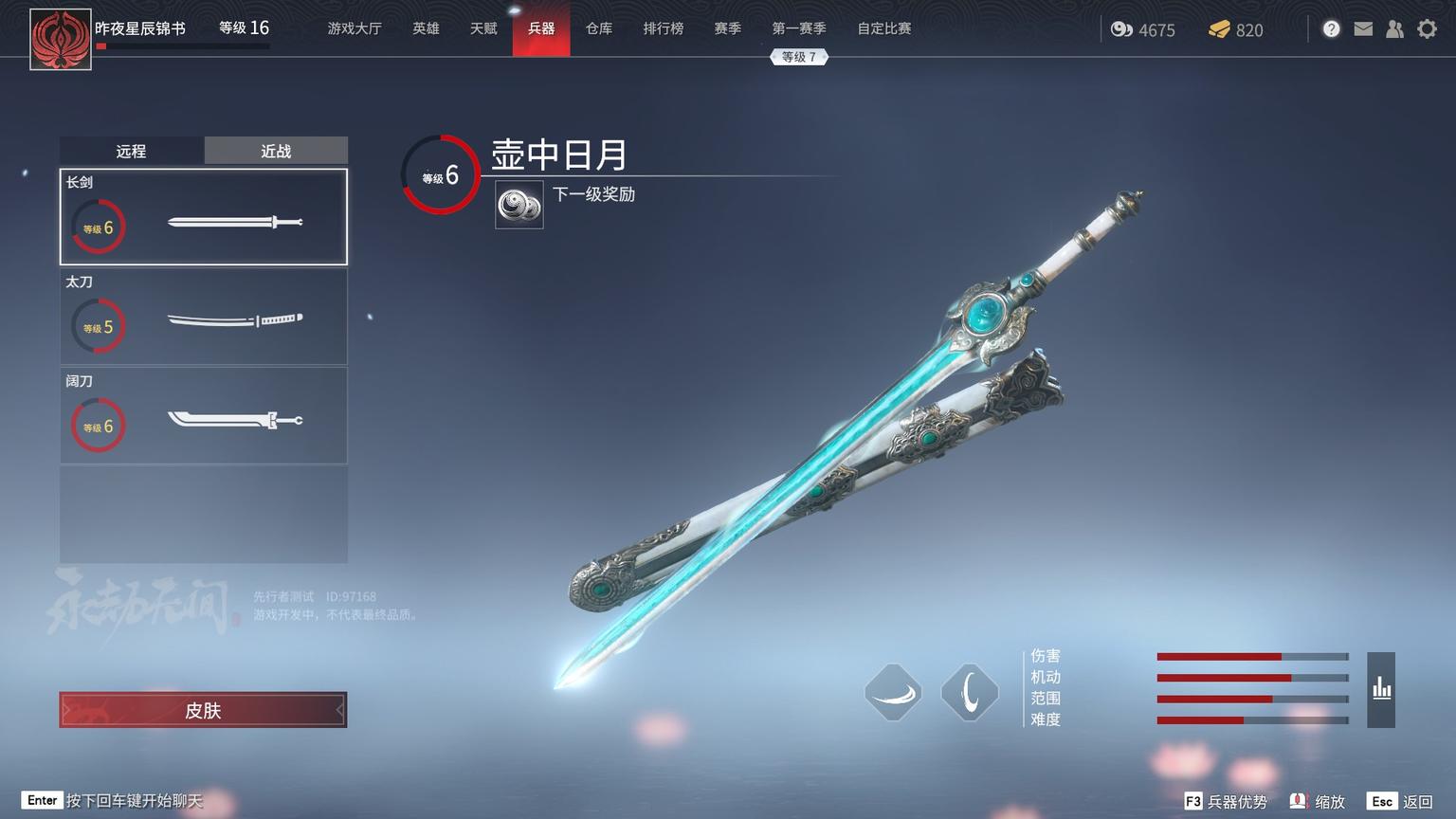The width and height of the screenshot is (1456, 819).
Task: Switch to the 仓库 menu item
Action: coord(598,28)
